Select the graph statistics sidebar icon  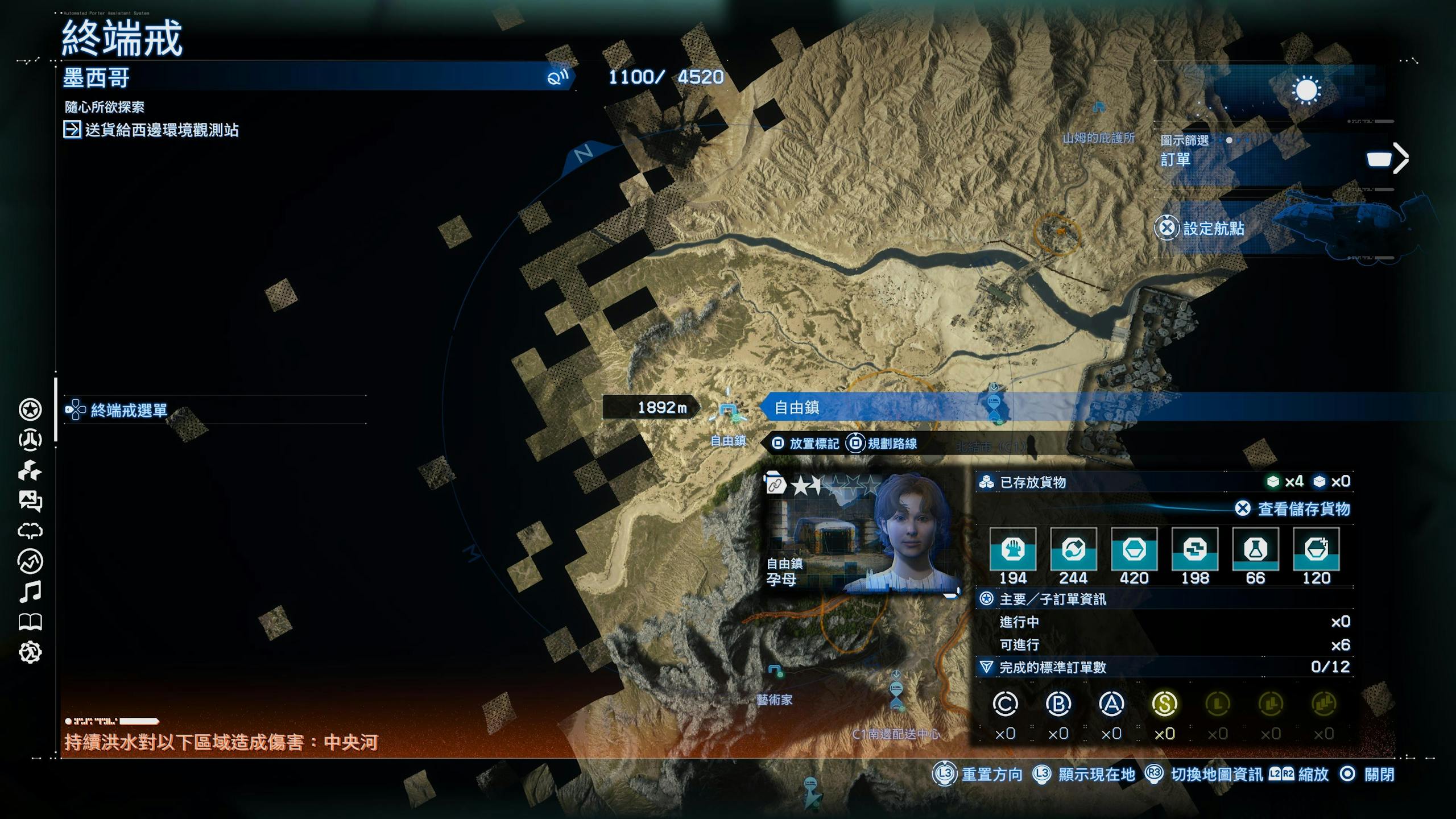30,561
